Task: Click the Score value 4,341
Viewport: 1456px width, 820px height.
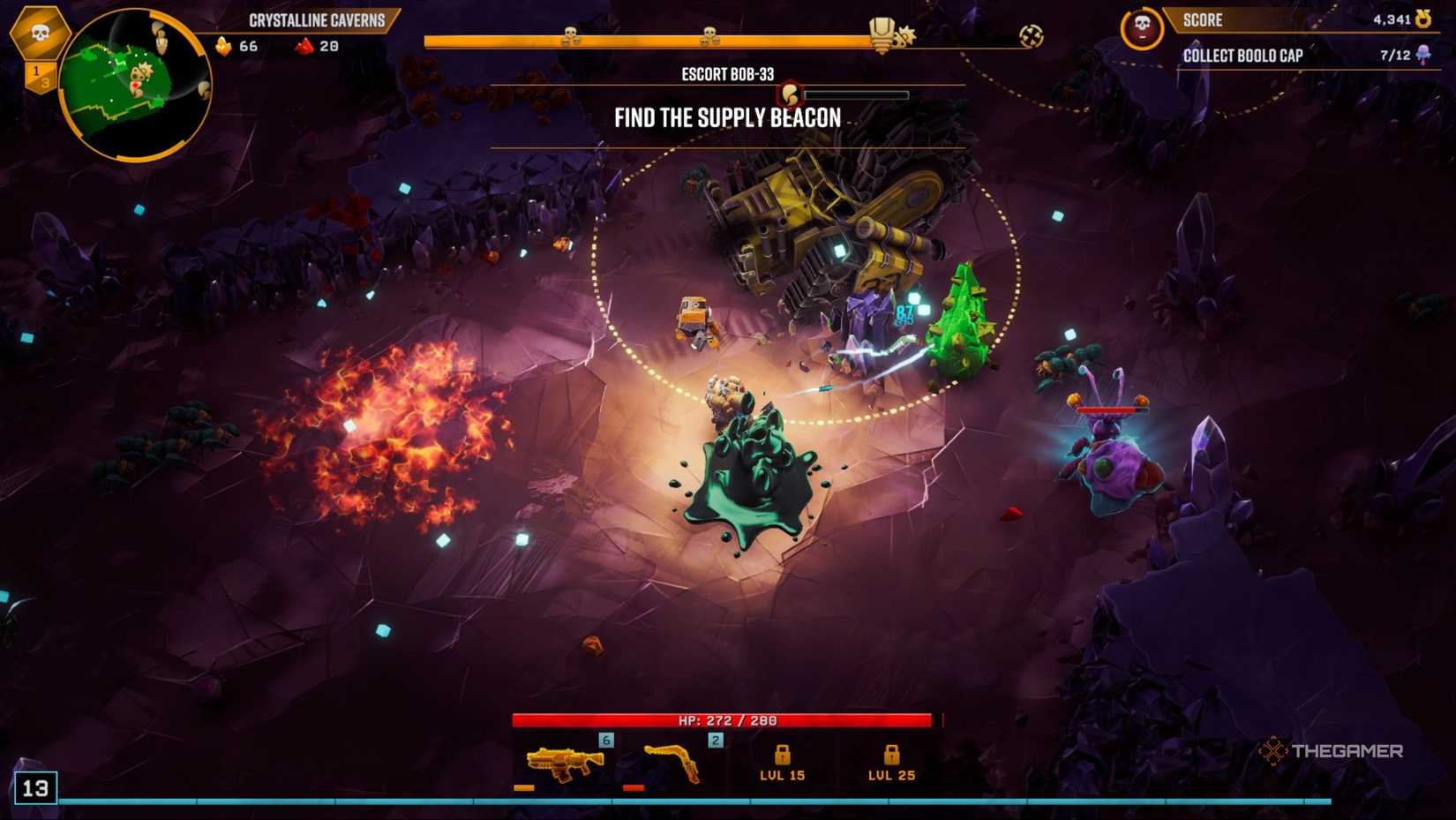Action: [x=1394, y=19]
